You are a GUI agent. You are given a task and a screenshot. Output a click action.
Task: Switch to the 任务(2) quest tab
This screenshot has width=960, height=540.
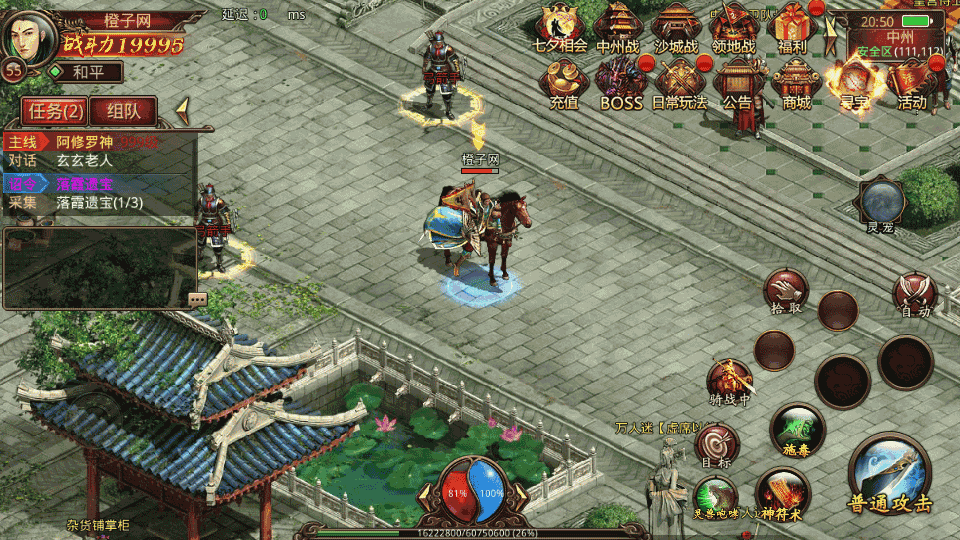[x=54, y=111]
